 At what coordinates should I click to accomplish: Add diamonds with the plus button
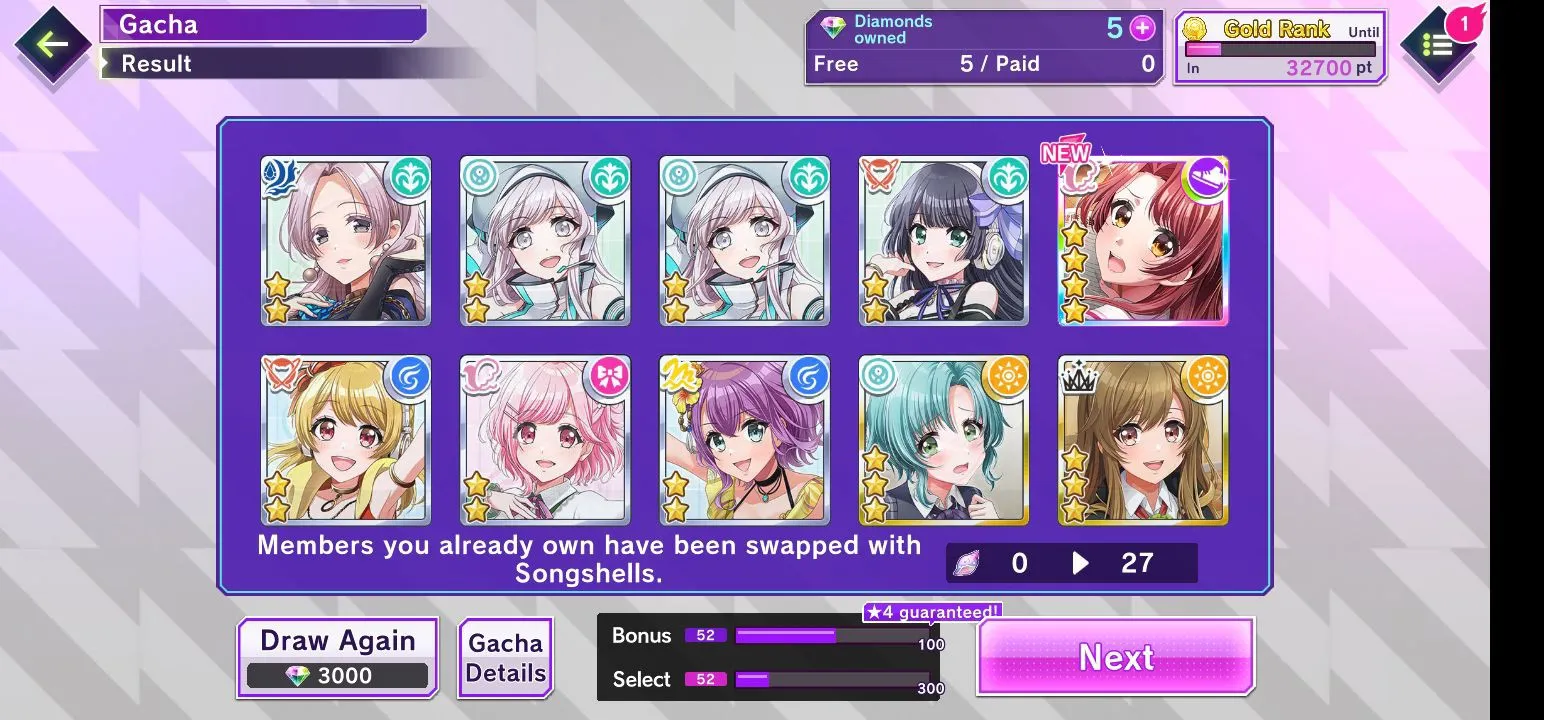click(x=1142, y=28)
